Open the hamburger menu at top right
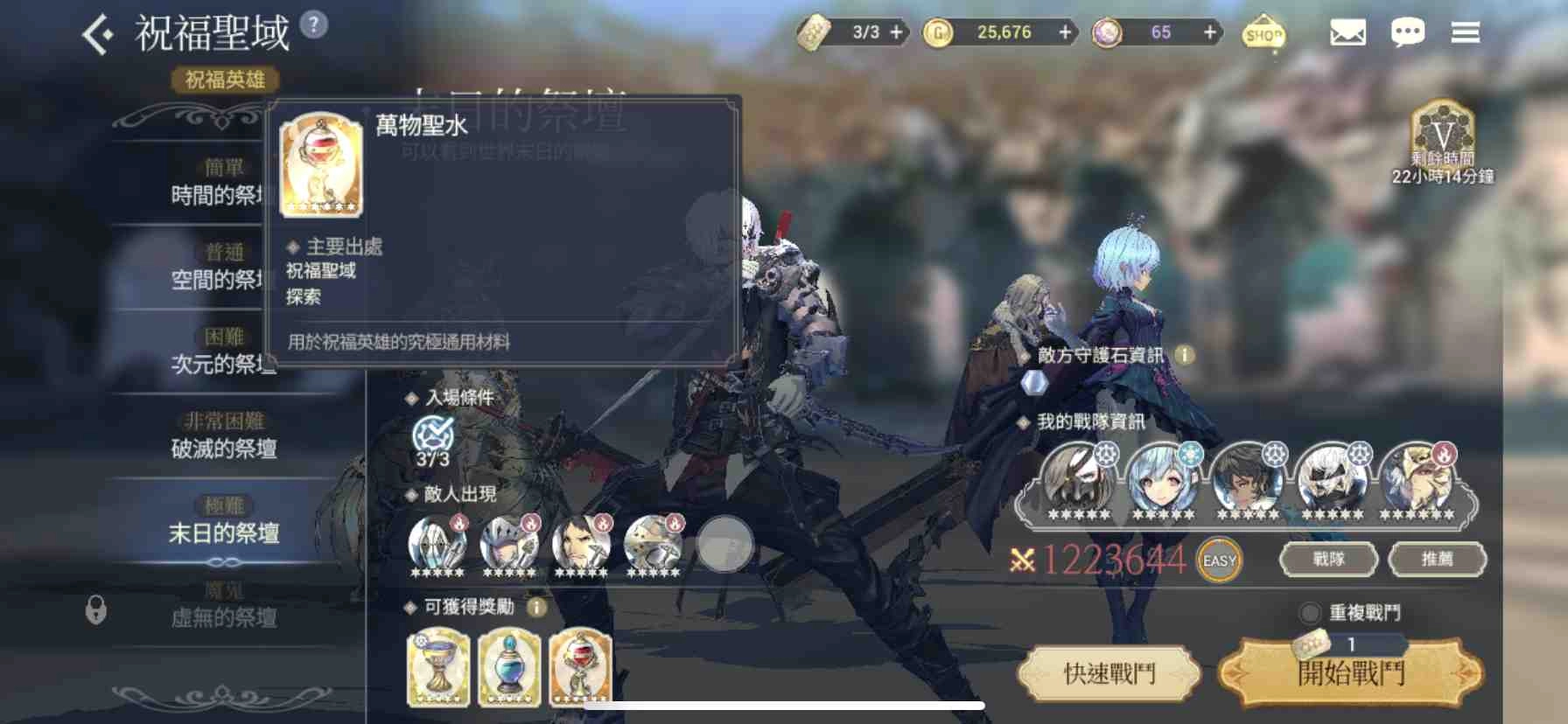This screenshot has height=724, width=1568. (x=1466, y=31)
